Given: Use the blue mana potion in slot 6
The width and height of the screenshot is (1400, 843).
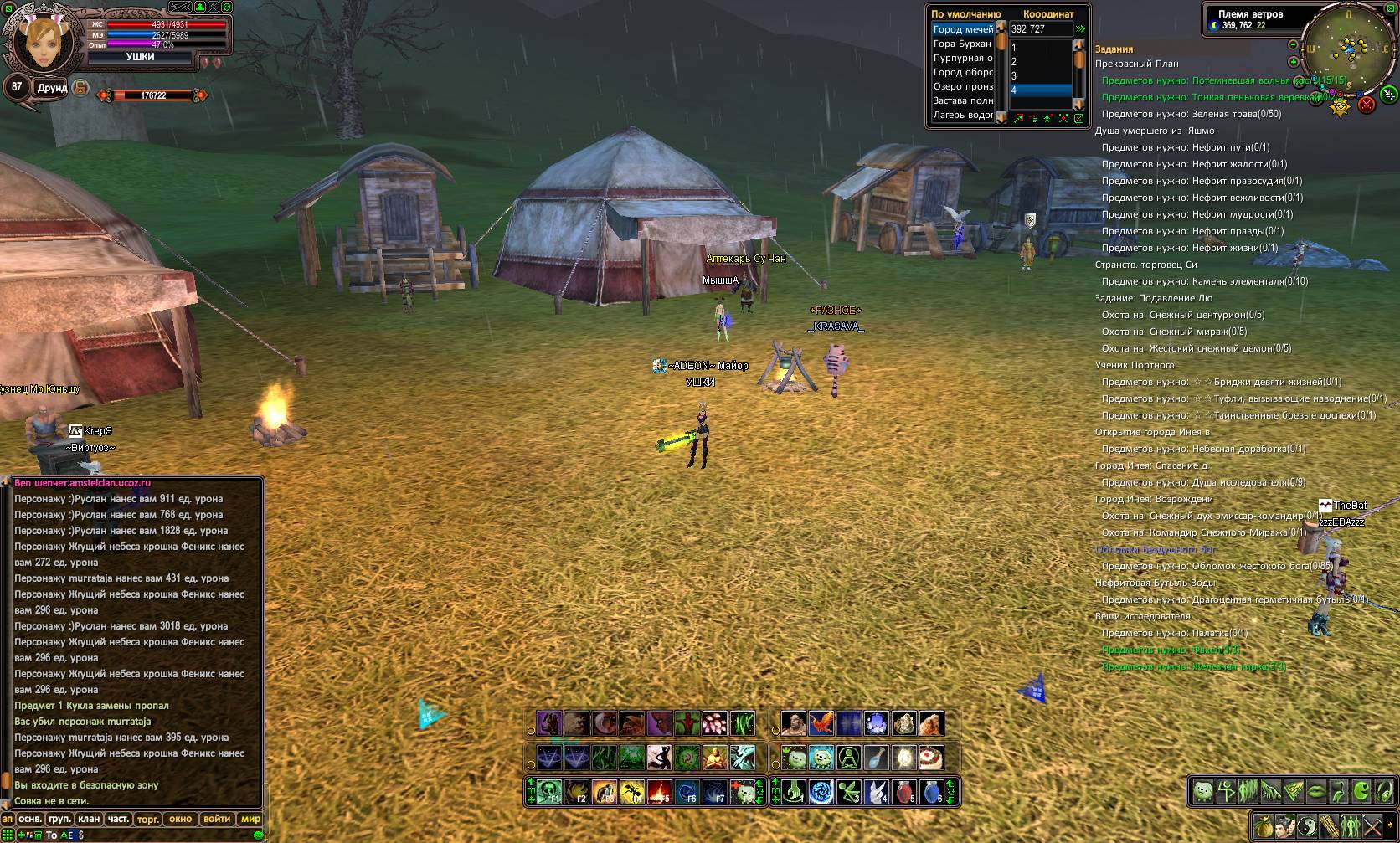Looking at the screenshot, I should 931,791.
